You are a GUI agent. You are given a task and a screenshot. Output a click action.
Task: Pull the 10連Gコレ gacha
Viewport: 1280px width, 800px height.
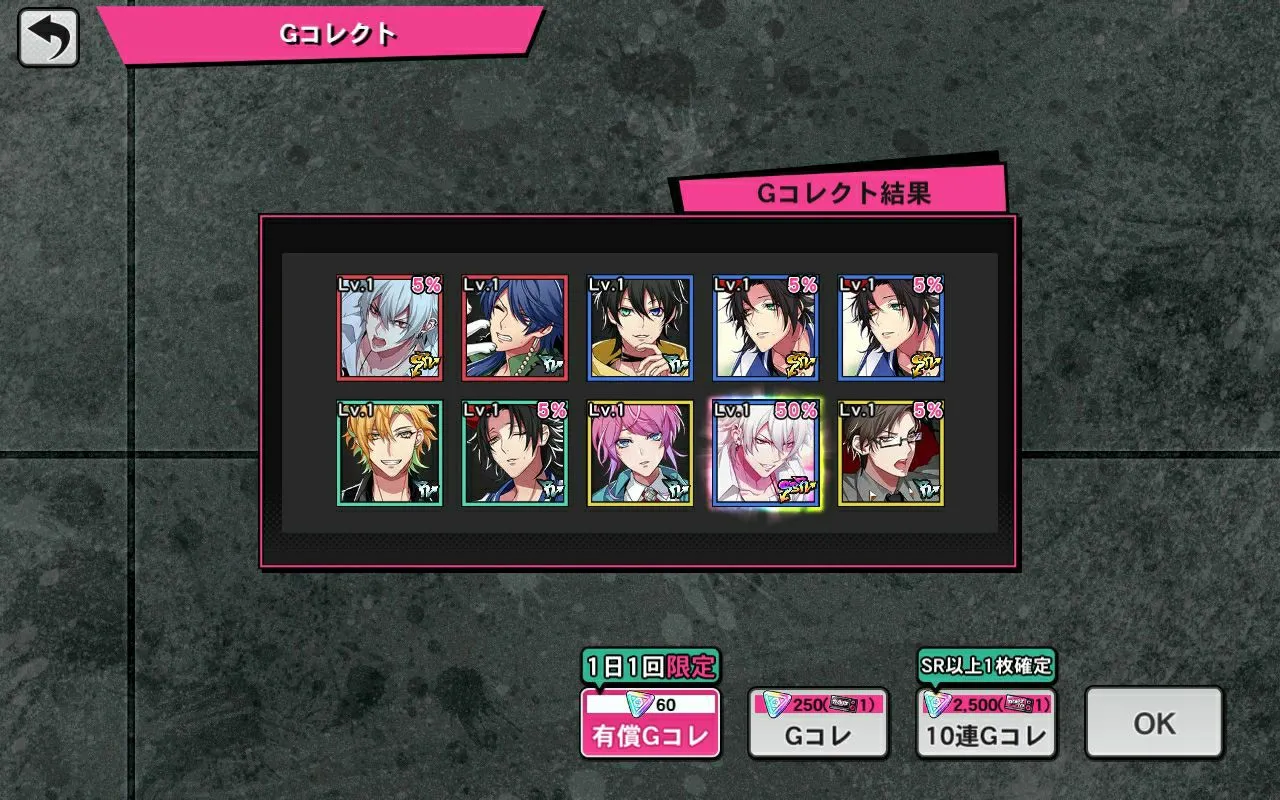click(986, 723)
